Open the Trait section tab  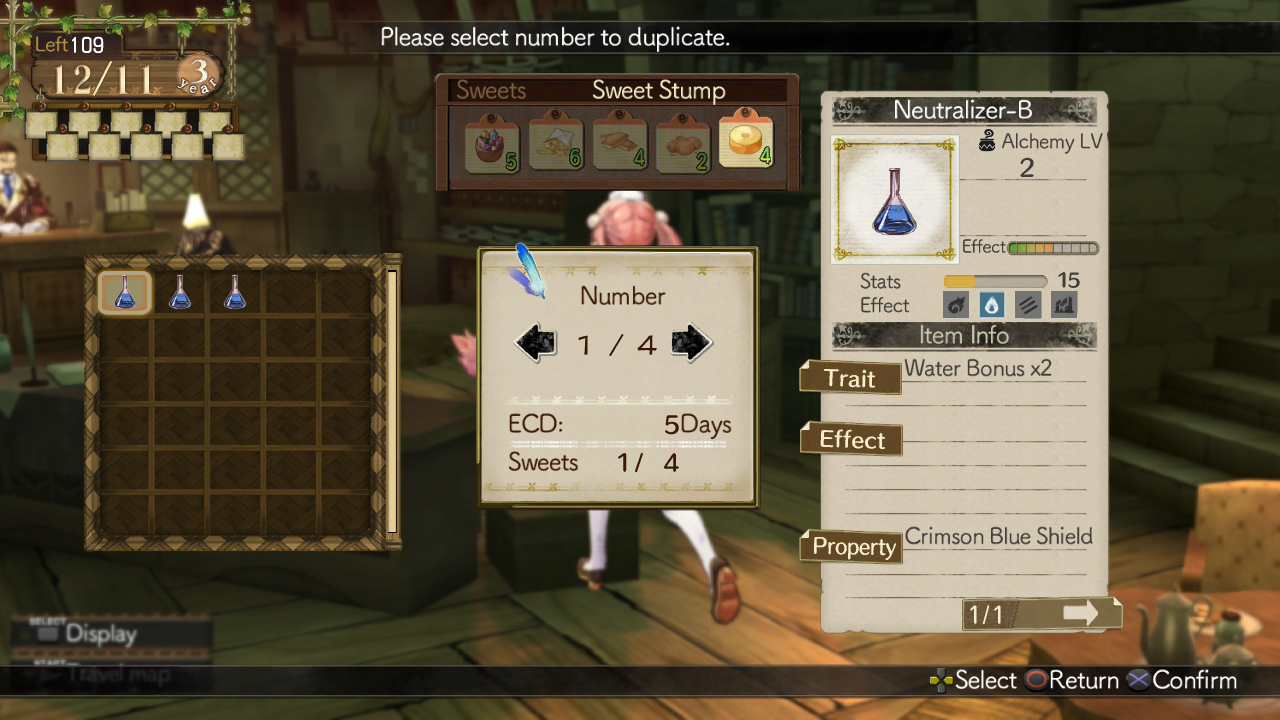click(x=850, y=378)
